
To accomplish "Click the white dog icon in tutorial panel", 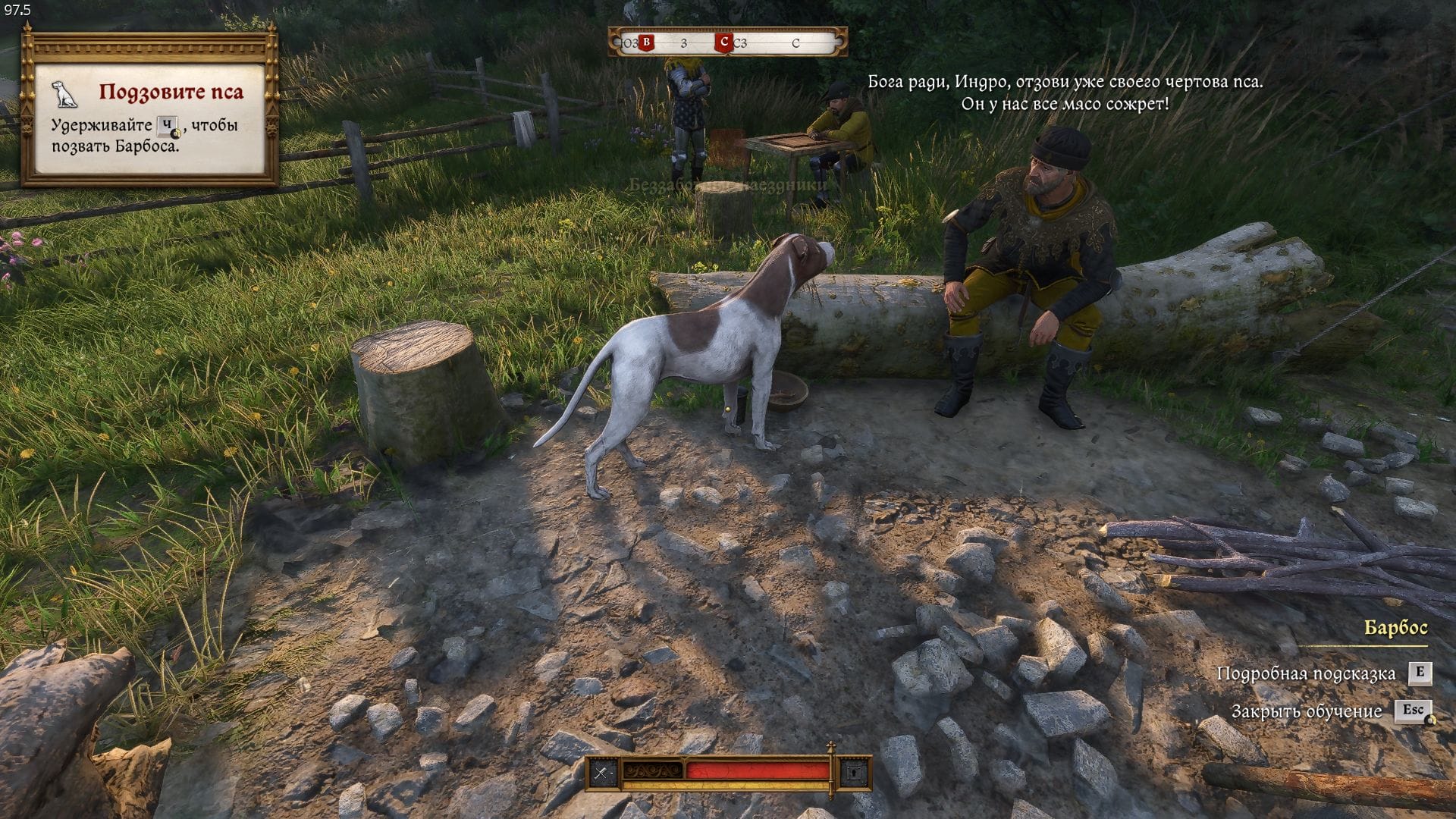I will point(66,94).
